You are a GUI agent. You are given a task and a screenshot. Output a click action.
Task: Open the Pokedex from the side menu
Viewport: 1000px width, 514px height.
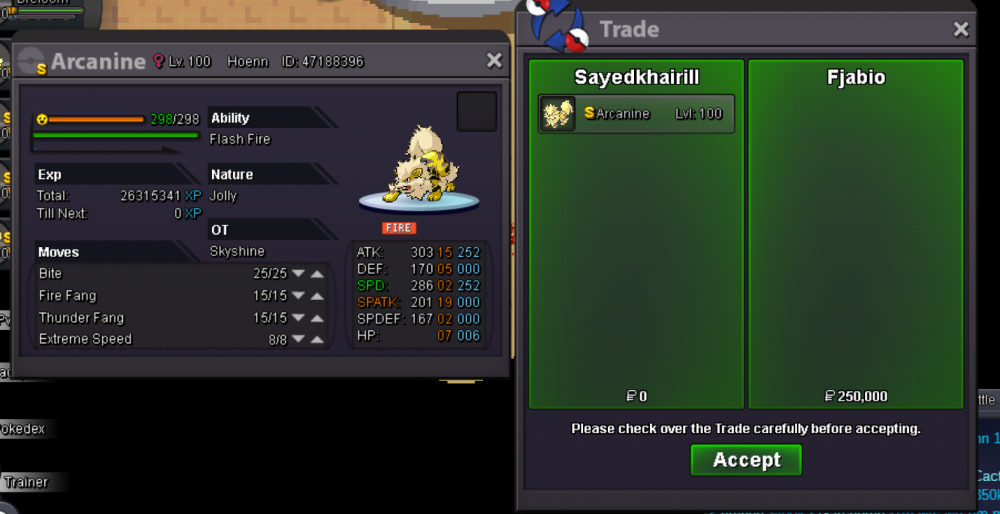[x=24, y=429]
